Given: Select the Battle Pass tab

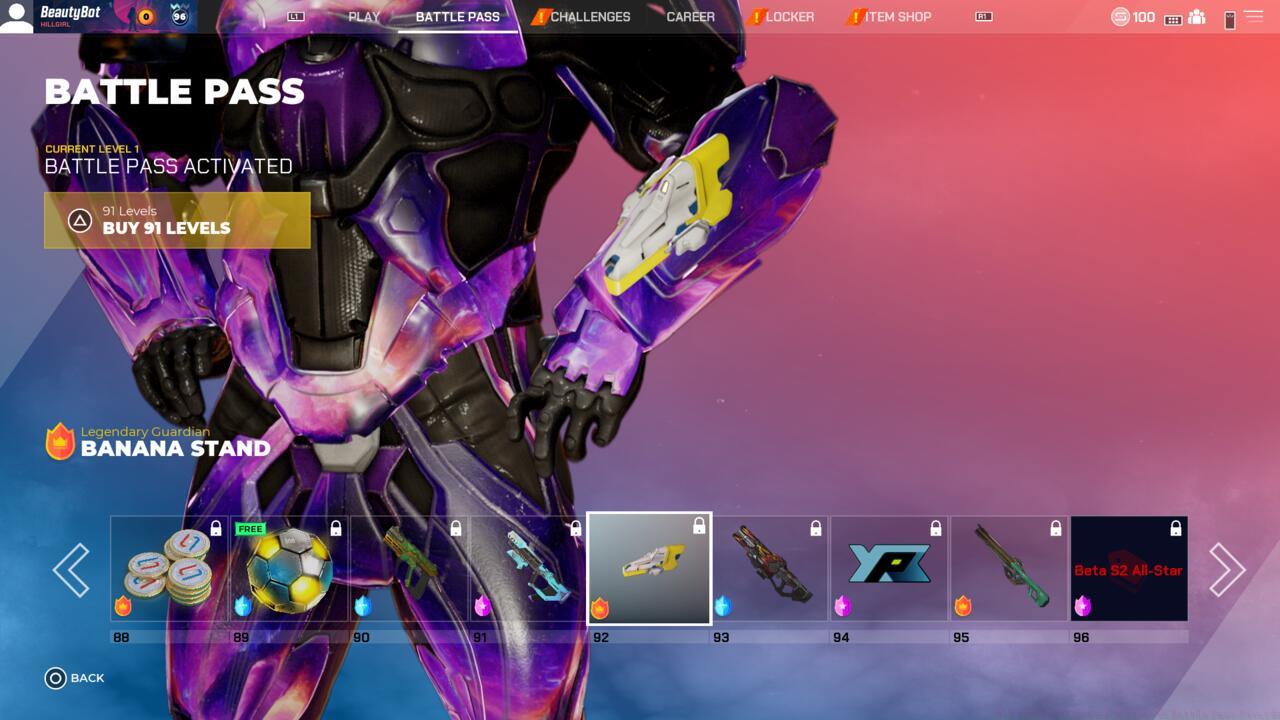Looking at the screenshot, I should click(458, 17).
